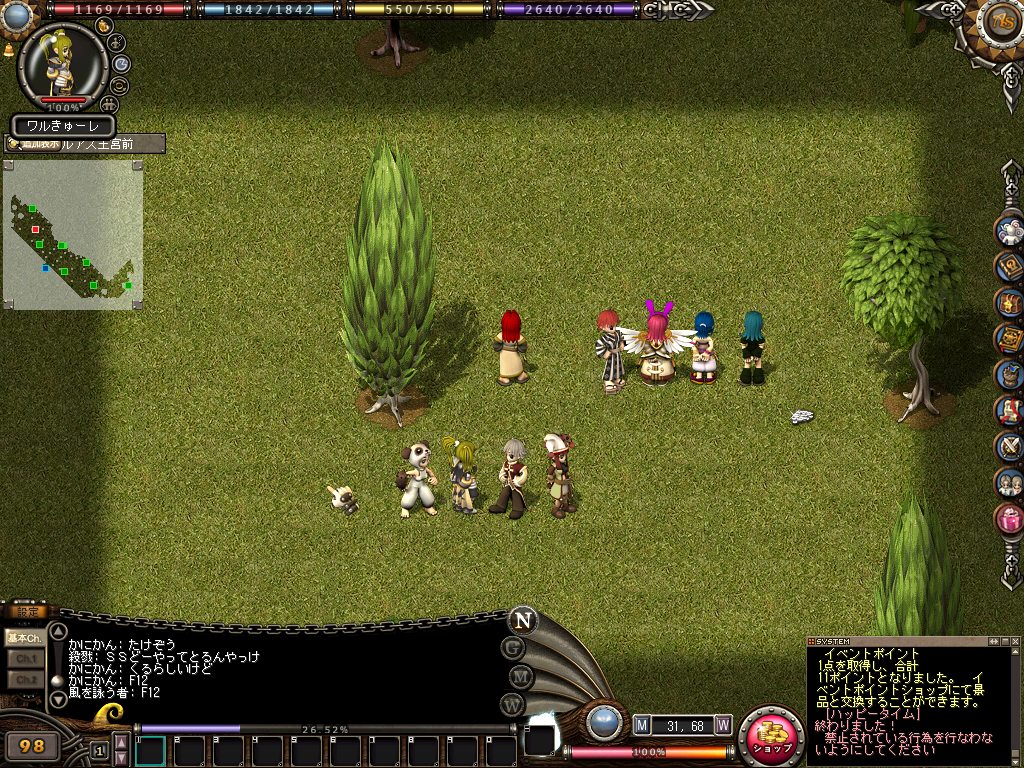Click the M button beside the coordinates
This screenshot has height=768, width=1024.
click(641, 724)
